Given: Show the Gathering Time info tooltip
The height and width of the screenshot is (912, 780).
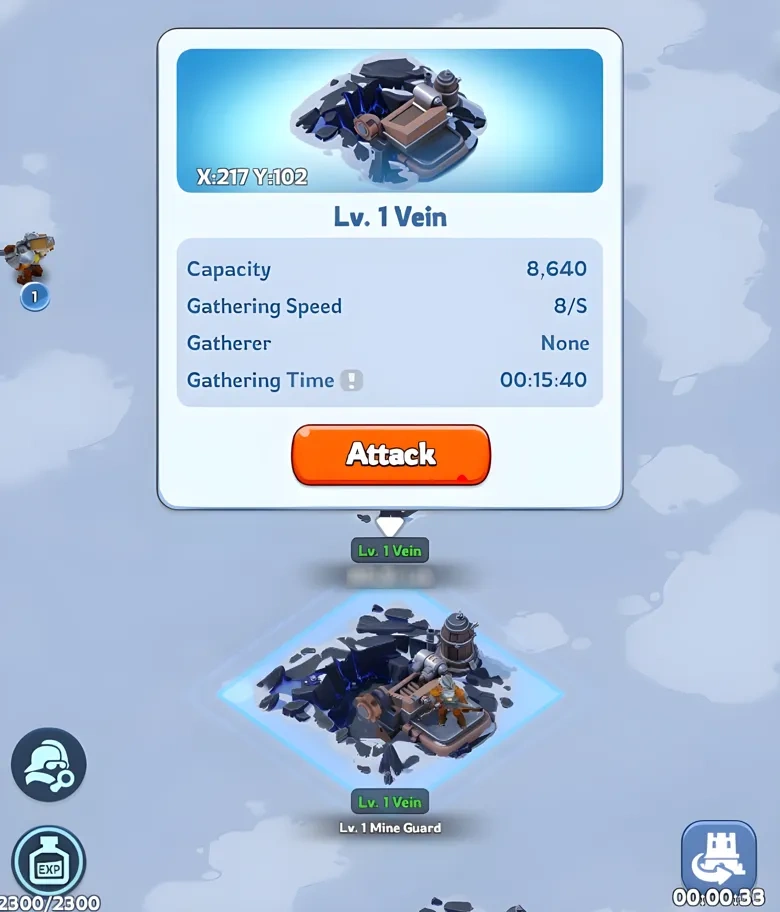Looking at the screenshot, I should (351, 381).
